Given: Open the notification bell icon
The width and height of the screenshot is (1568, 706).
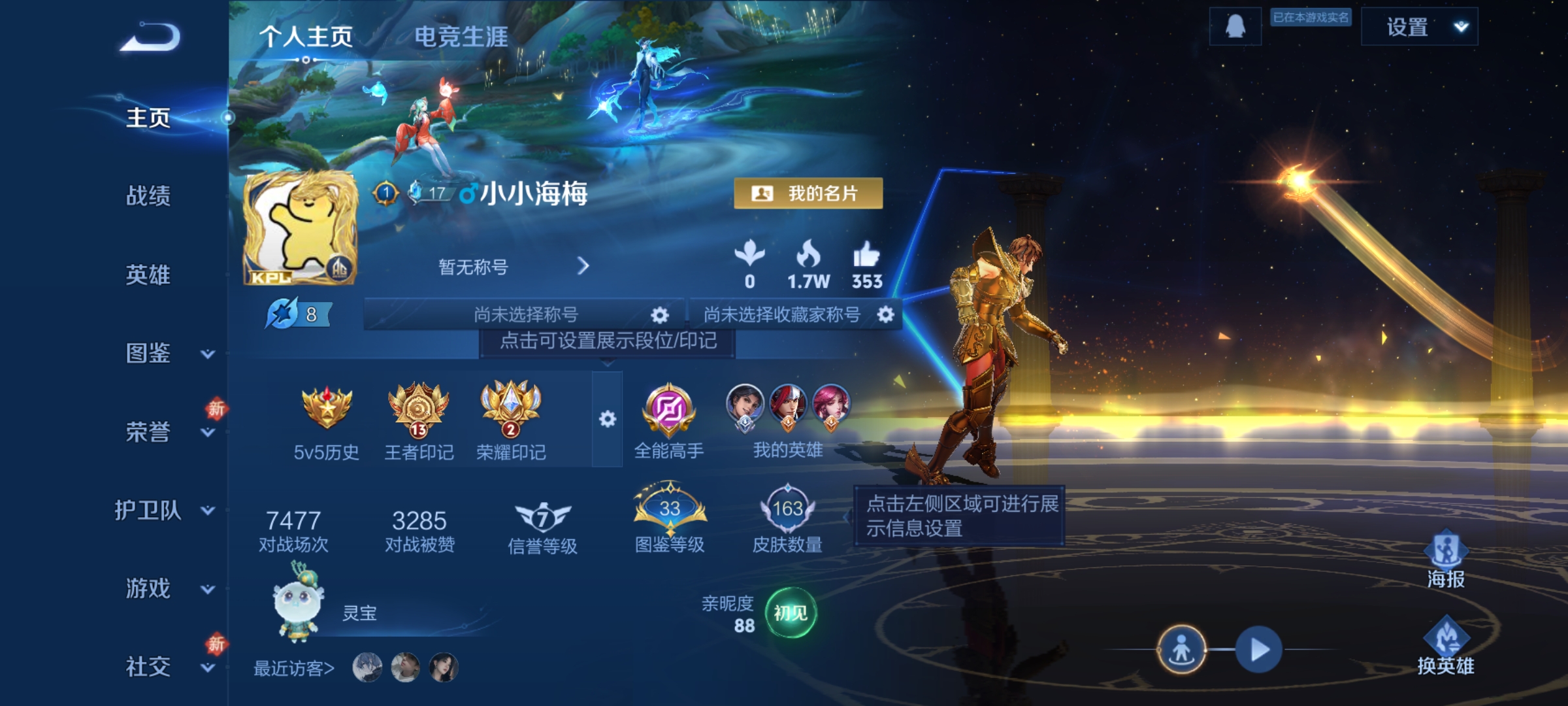Looking at the screenshot, I should click(x=1235, y=27).
